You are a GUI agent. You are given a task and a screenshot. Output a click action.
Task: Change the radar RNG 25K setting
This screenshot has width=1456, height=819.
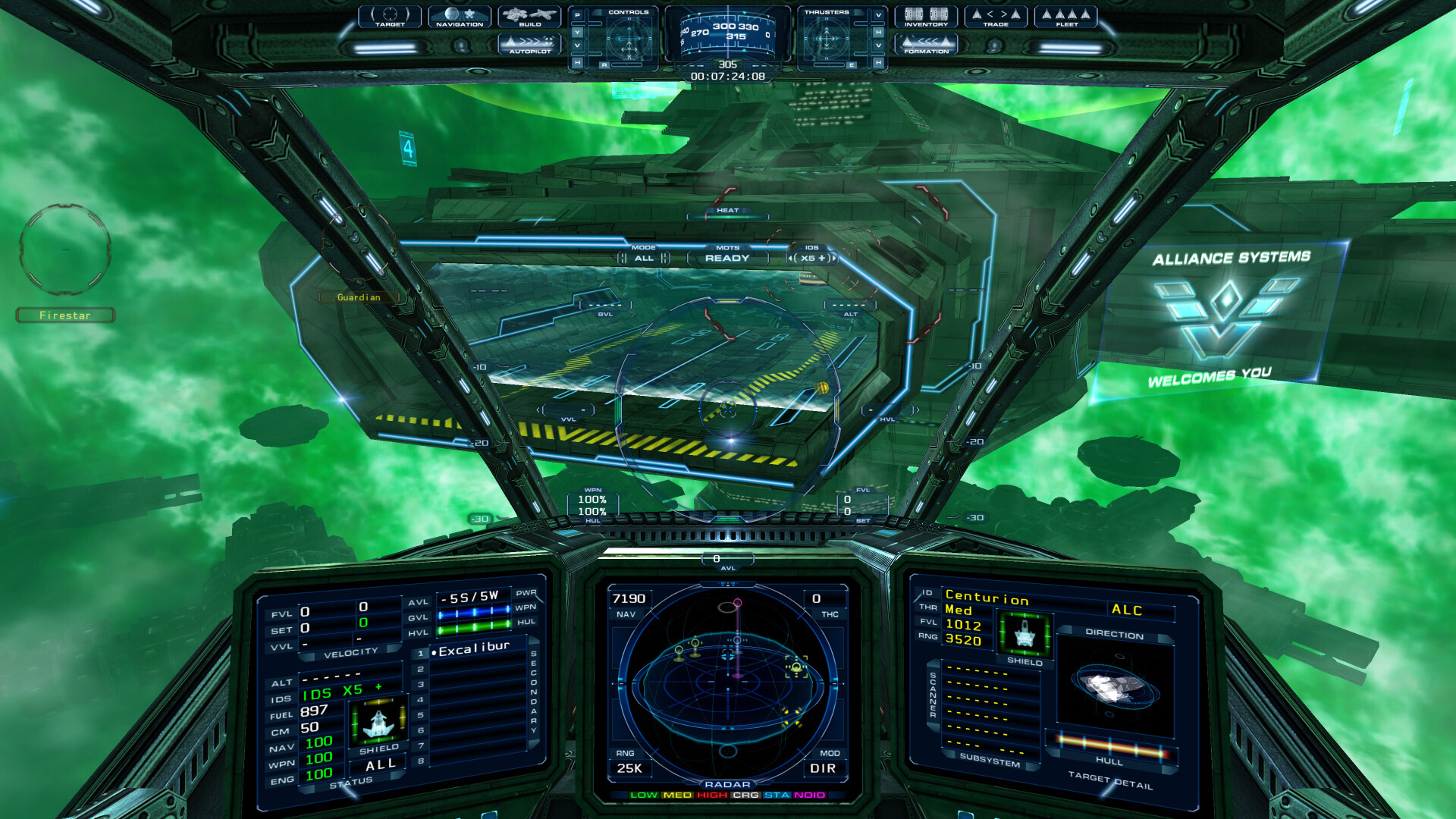click(629, 768)
